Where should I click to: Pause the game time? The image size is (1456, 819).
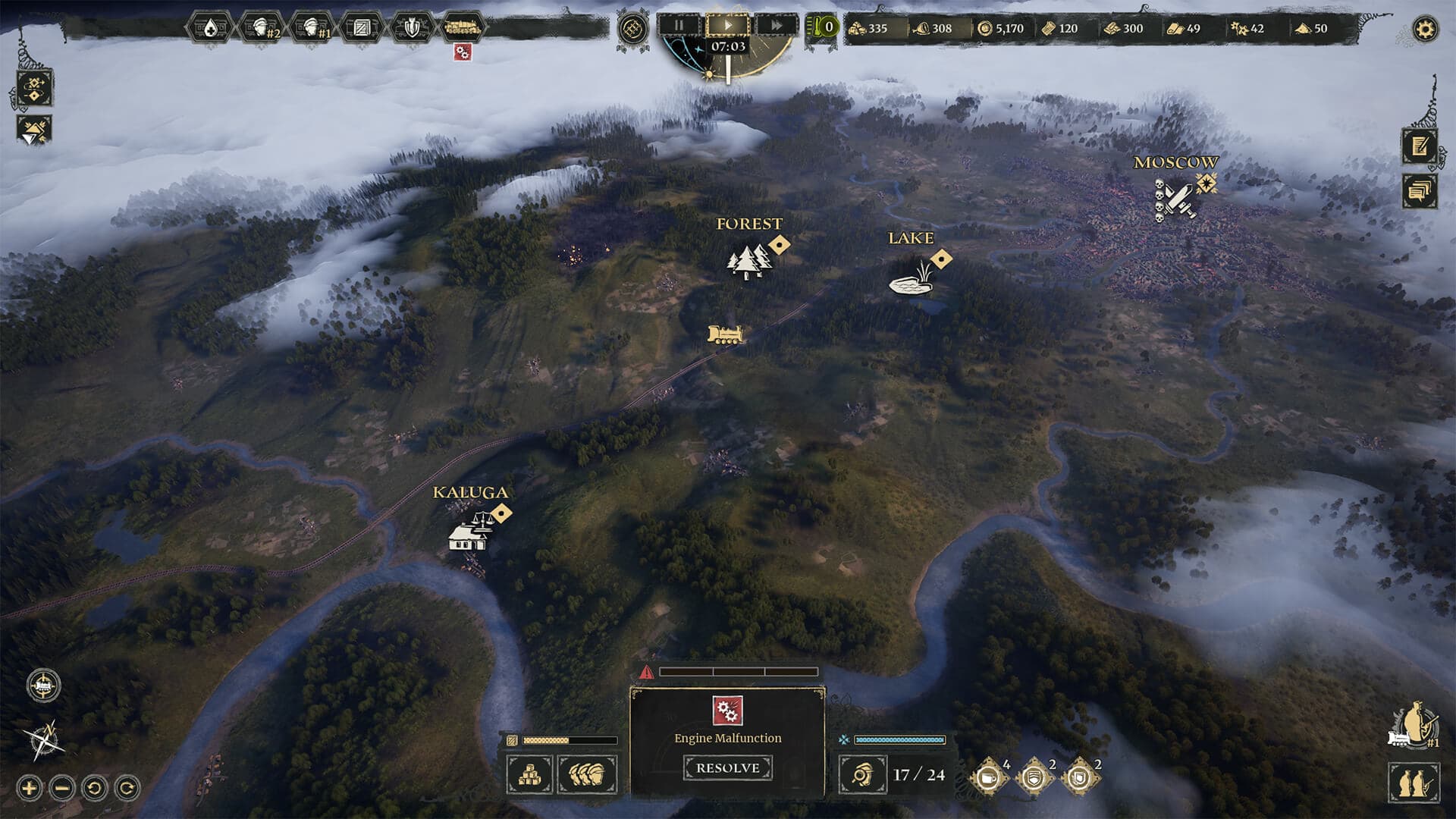tap(678, 25)
